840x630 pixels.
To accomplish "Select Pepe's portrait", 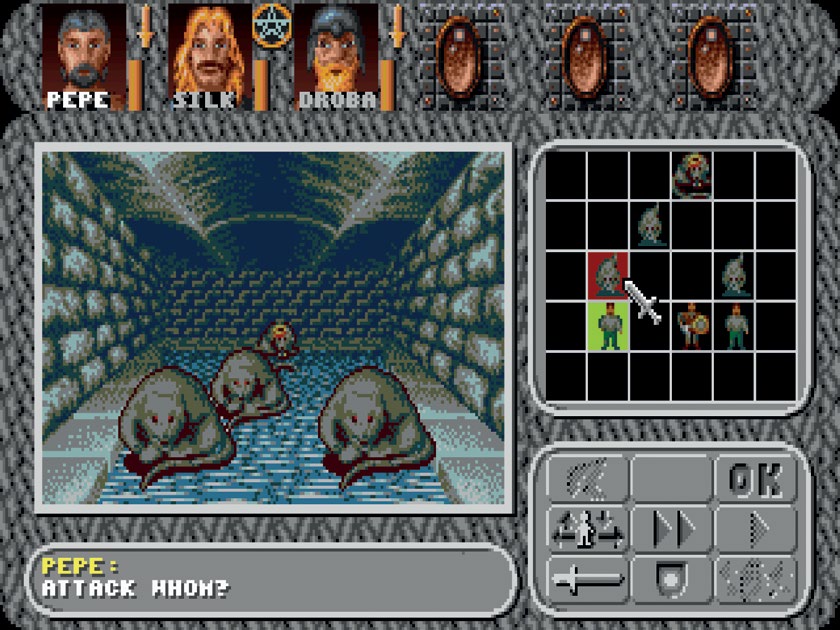I will point(84,55).
